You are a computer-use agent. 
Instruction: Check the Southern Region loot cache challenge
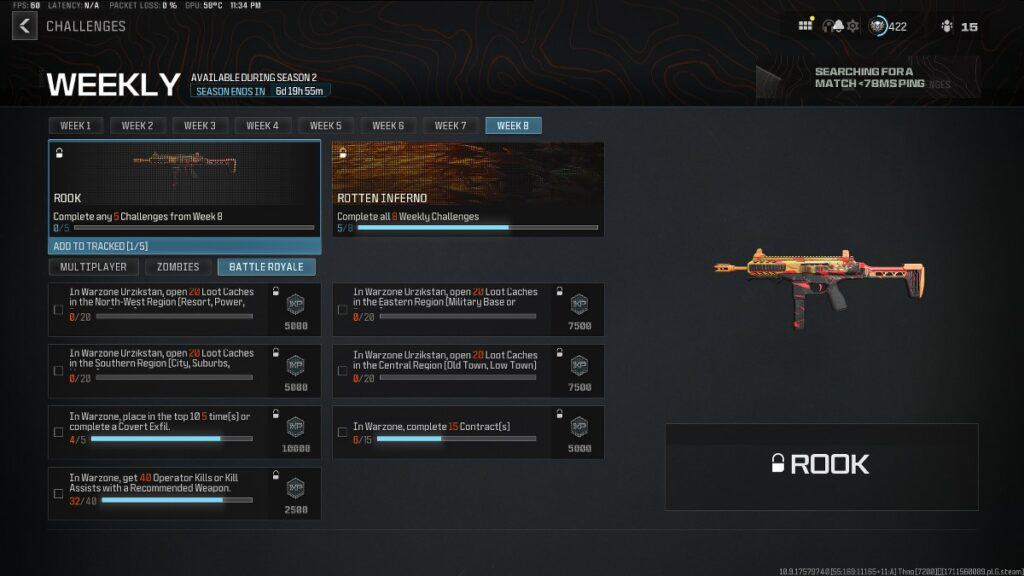pyautogui.click(x=58, y=371)
